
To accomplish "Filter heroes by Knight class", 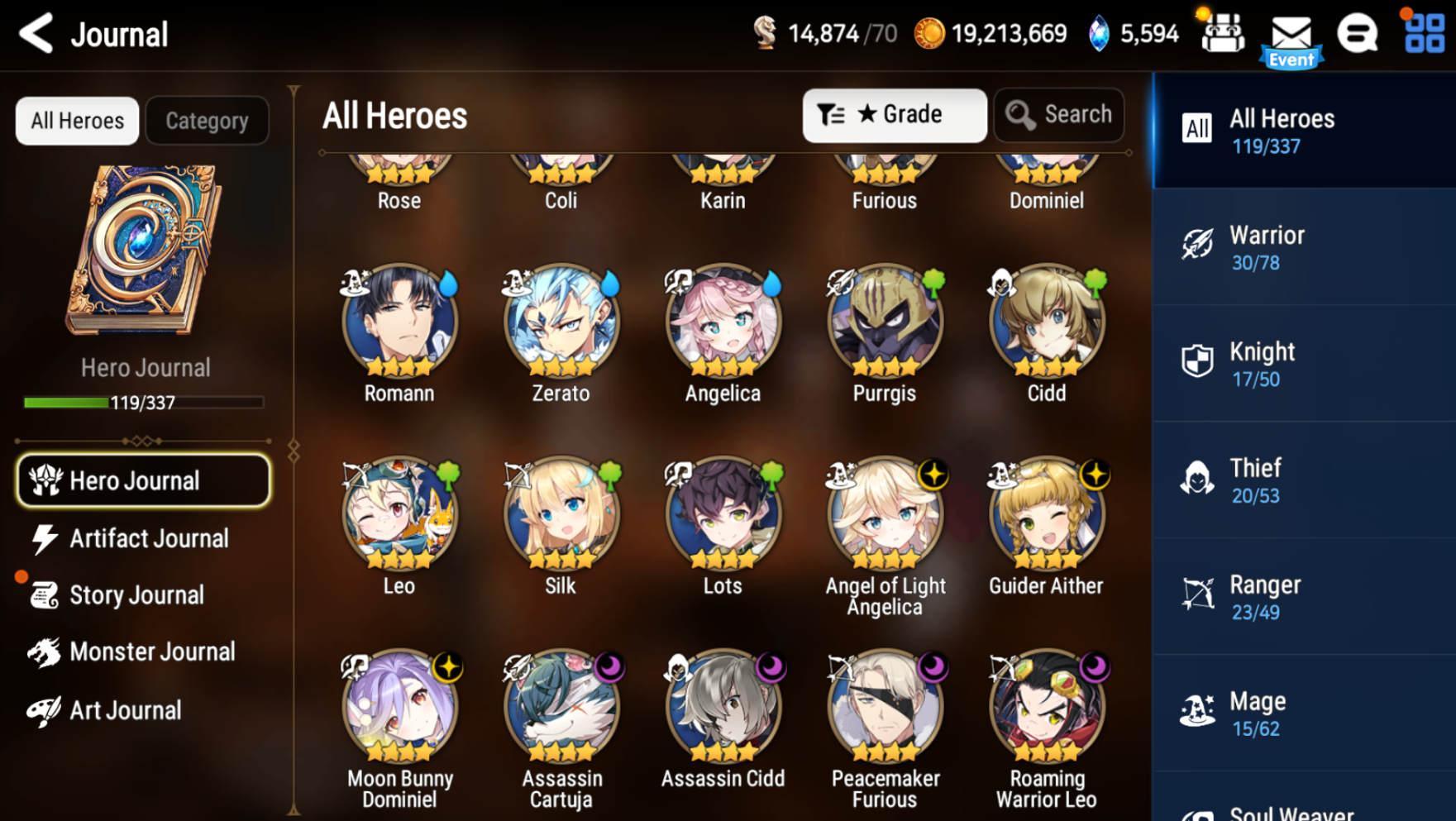I will coord(1303,364).
